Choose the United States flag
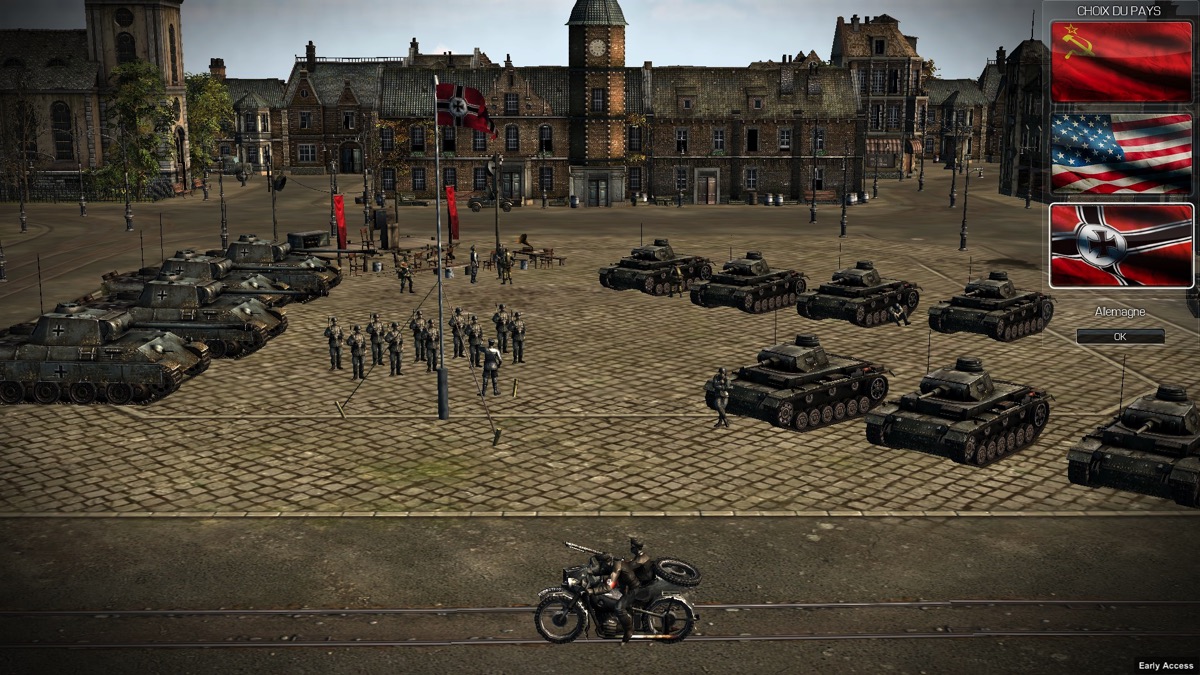Viewport: 1200px width, 675px height. click(x=1121, y=153)
